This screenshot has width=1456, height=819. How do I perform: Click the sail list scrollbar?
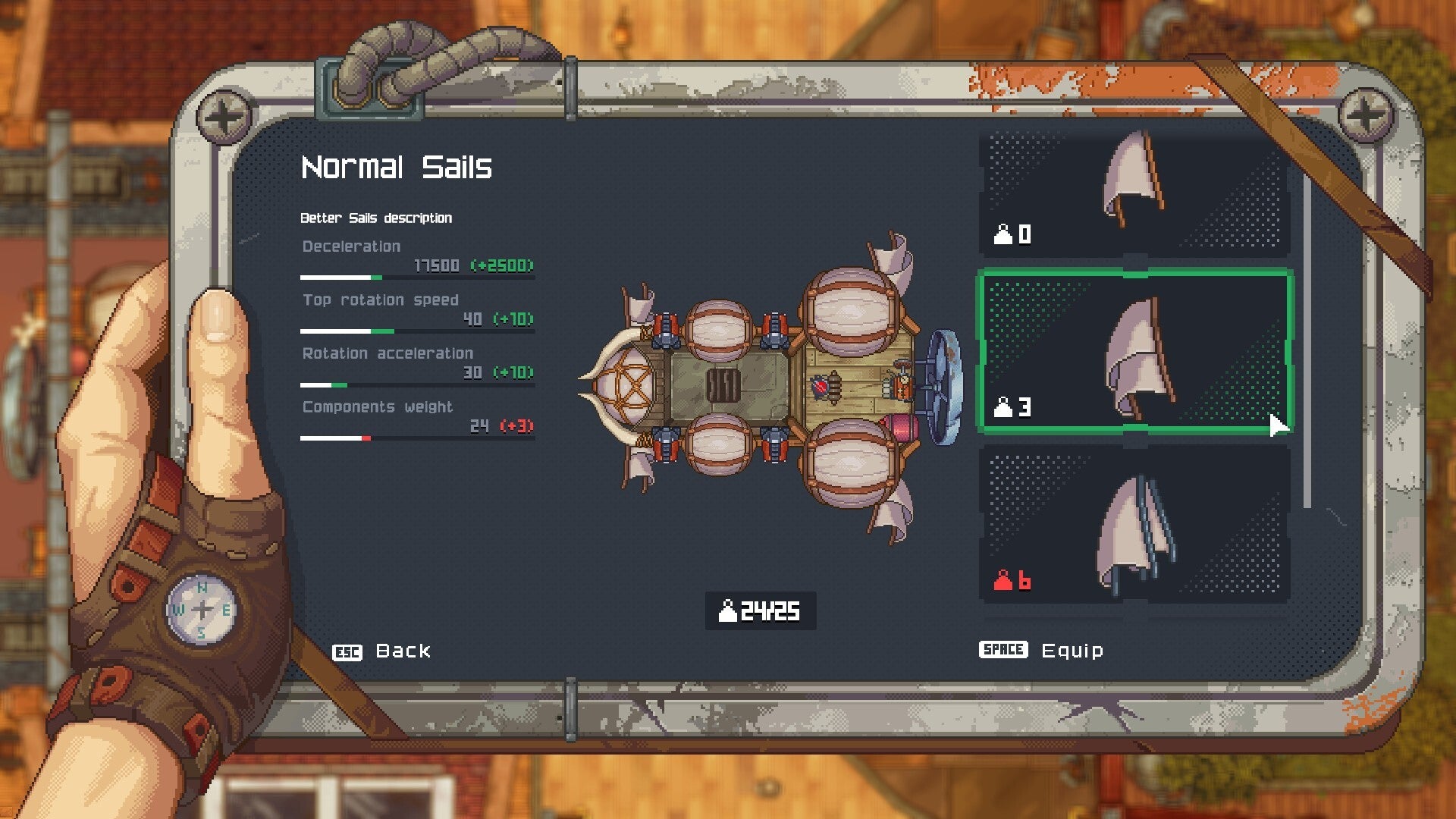coord(1307,341)
